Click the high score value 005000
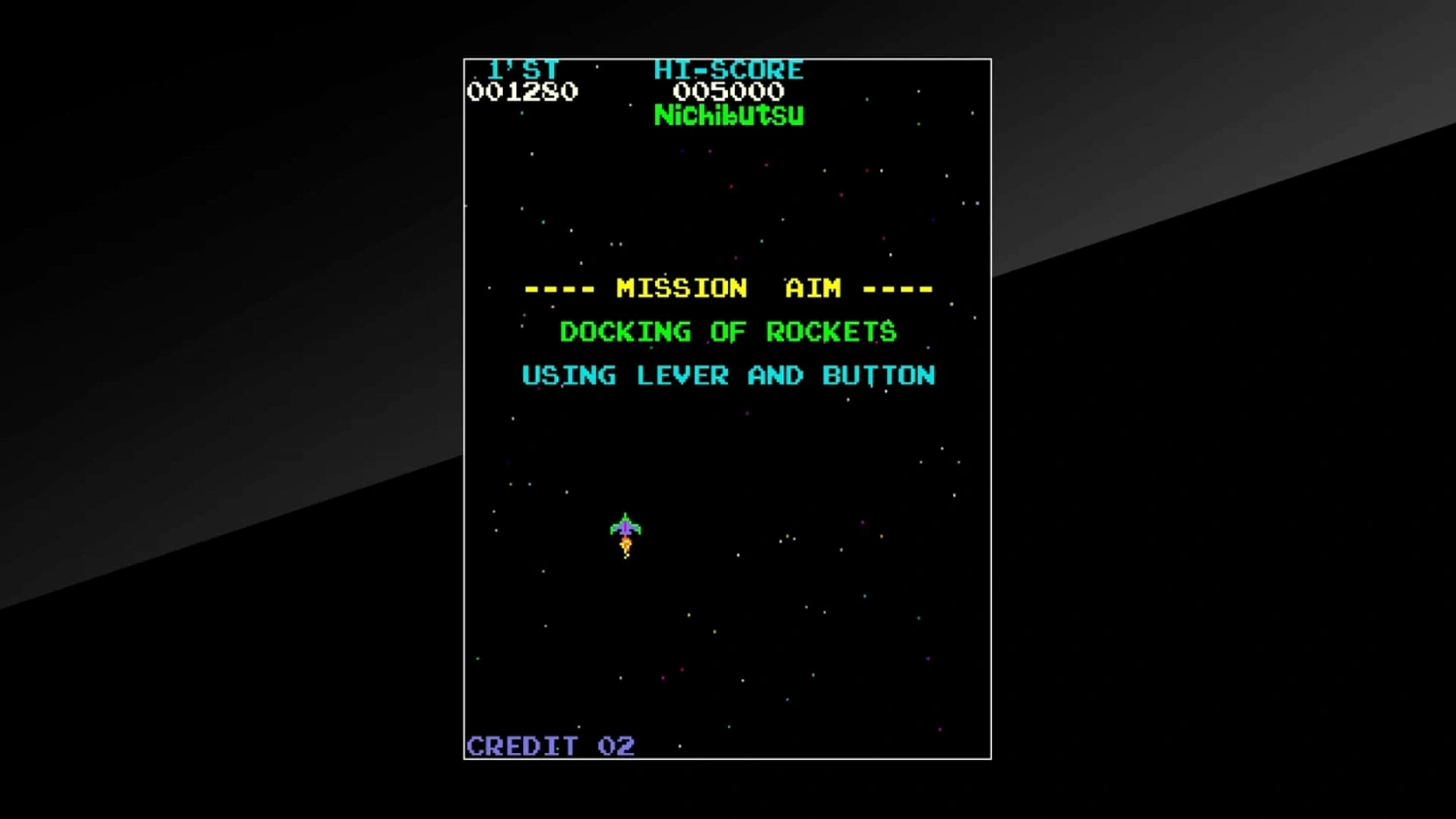 point(729,92)
